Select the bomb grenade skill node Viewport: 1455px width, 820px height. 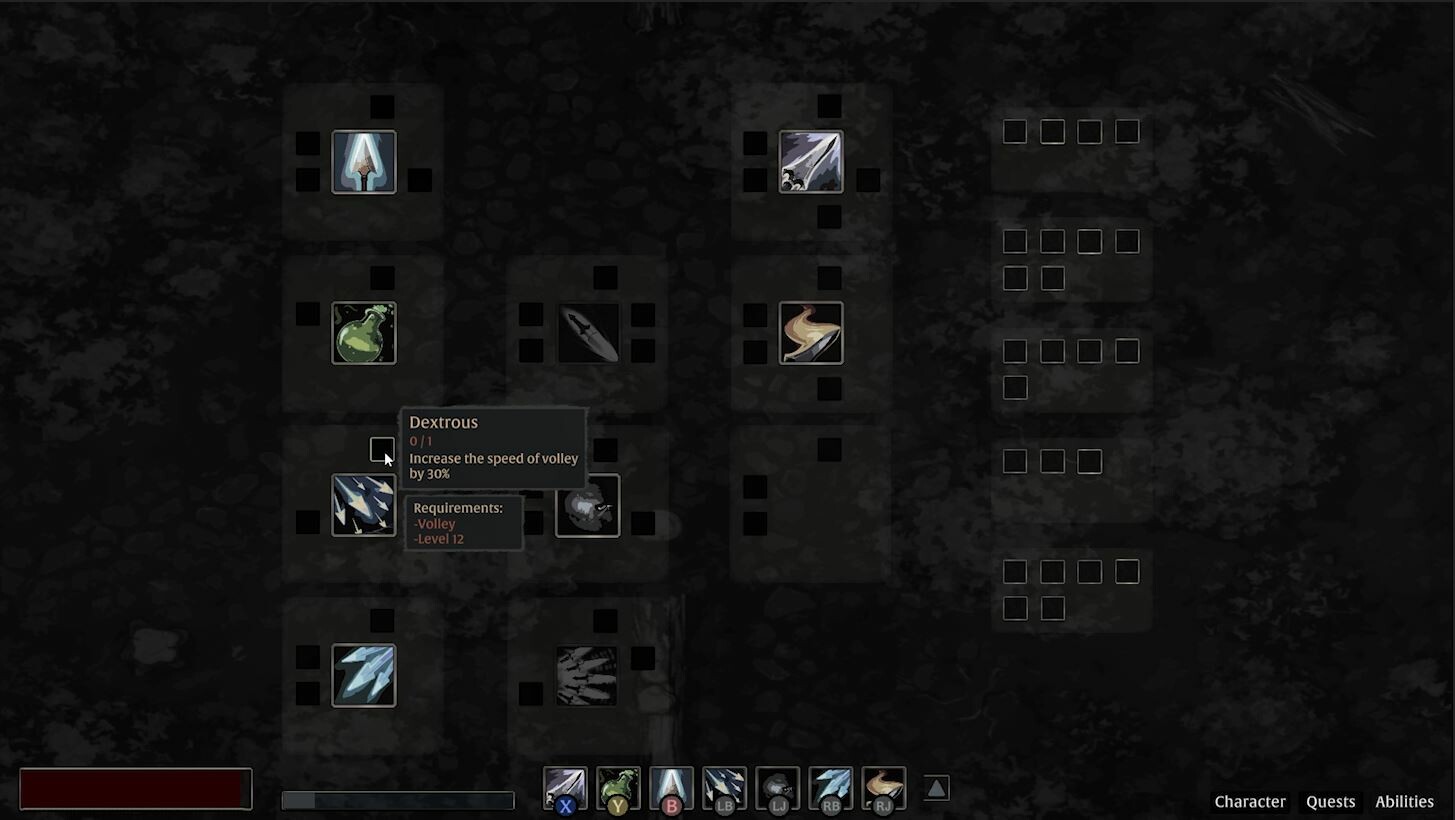(x=587, y=505)
